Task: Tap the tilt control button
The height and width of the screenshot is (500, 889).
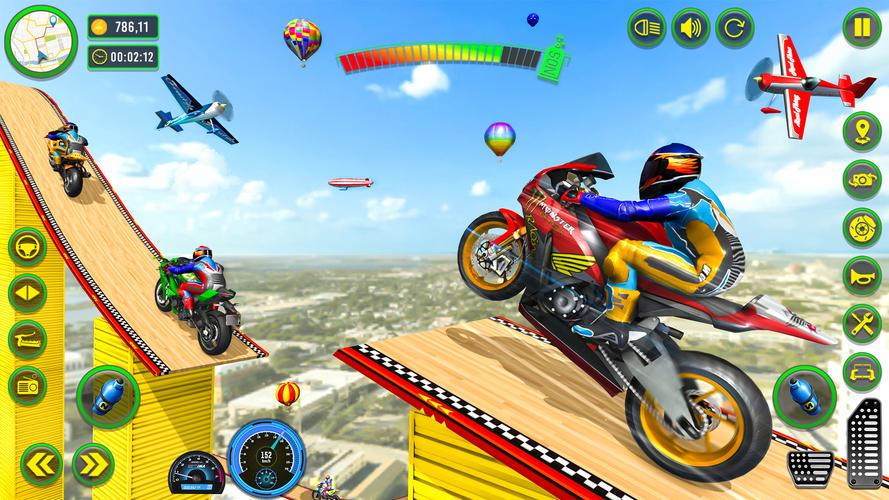Action: coord(27,339)
